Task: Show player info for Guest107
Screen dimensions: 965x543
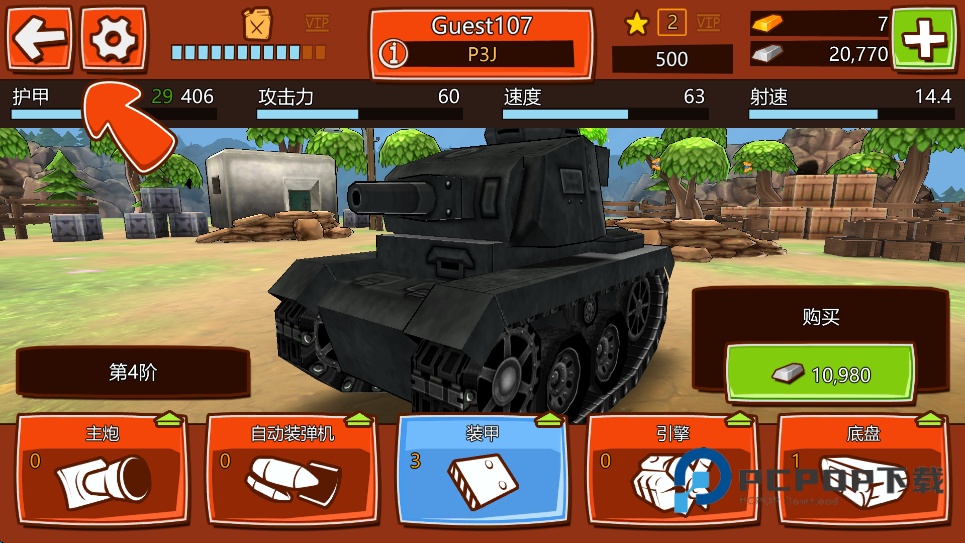Action: [x=397, y=54]
